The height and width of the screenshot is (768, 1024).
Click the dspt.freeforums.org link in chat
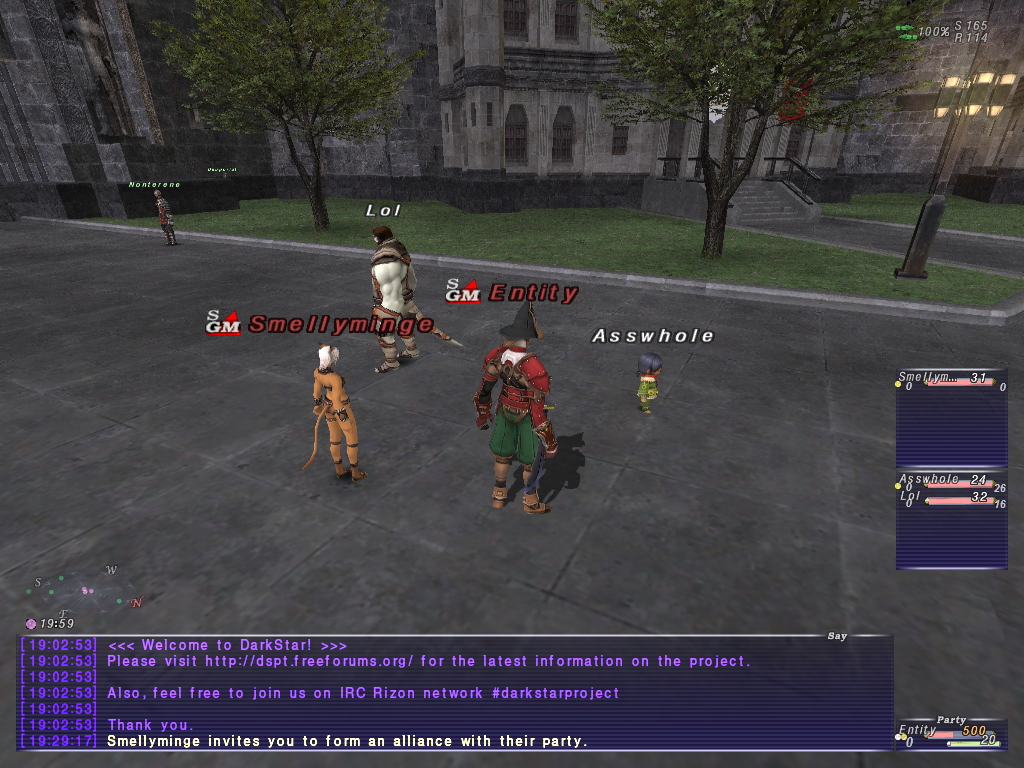pyautogui.click(x=310, y=661)
